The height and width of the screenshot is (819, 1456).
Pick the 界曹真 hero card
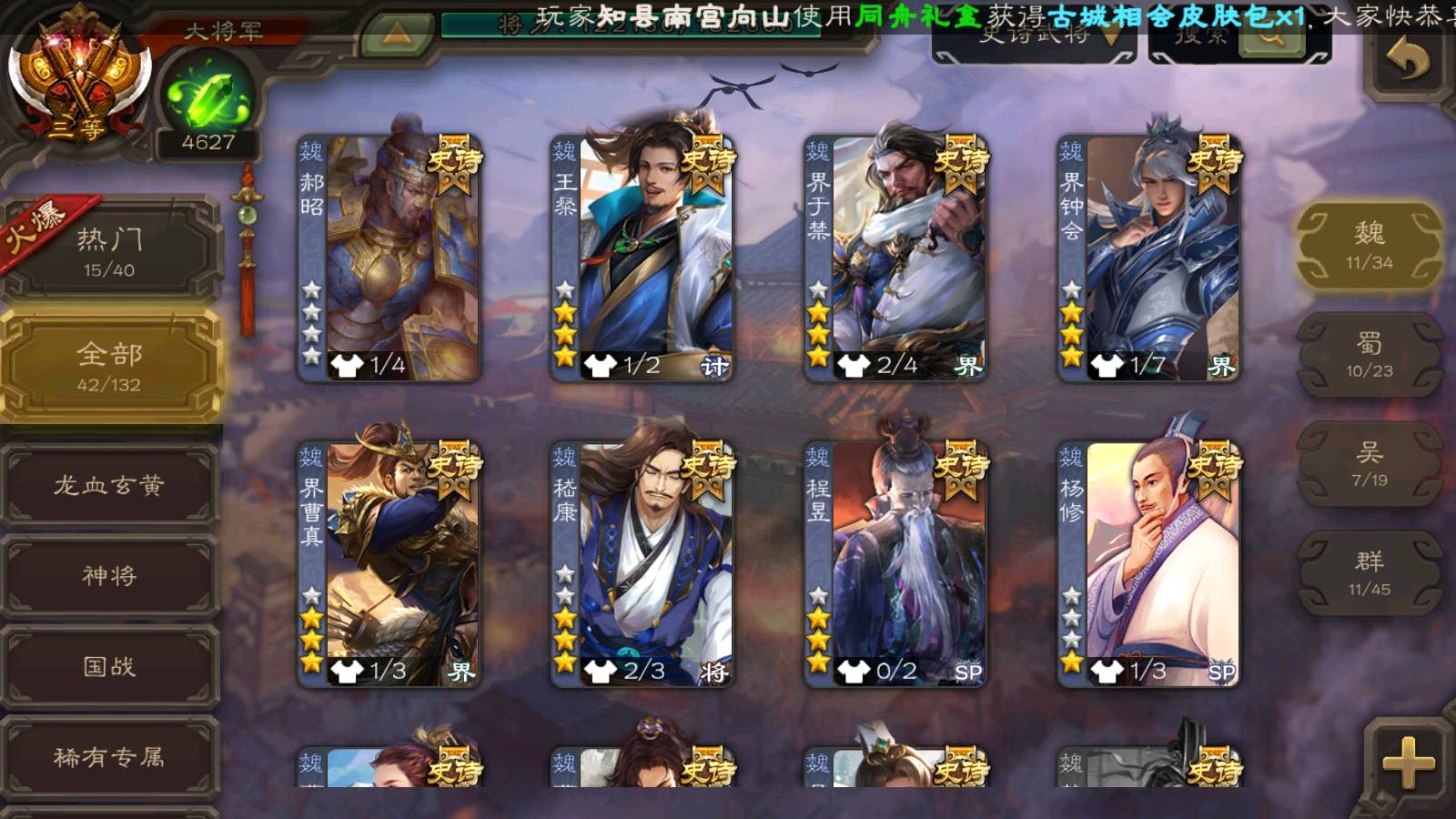389,564
